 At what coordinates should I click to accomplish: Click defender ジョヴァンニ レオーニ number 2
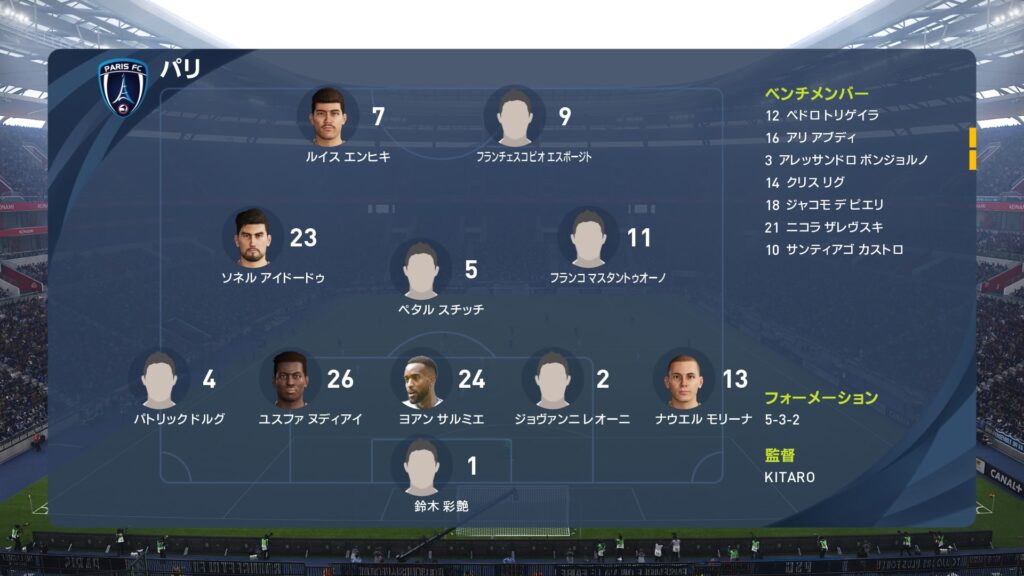[553, 380]
